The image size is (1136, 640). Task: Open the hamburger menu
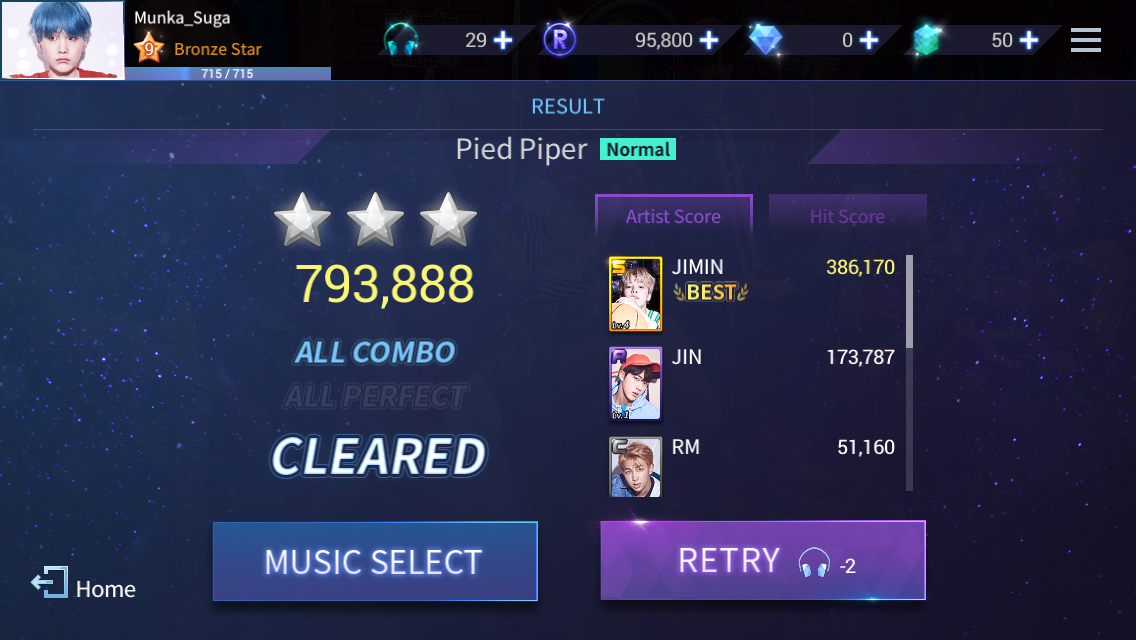click(1085, 40)
